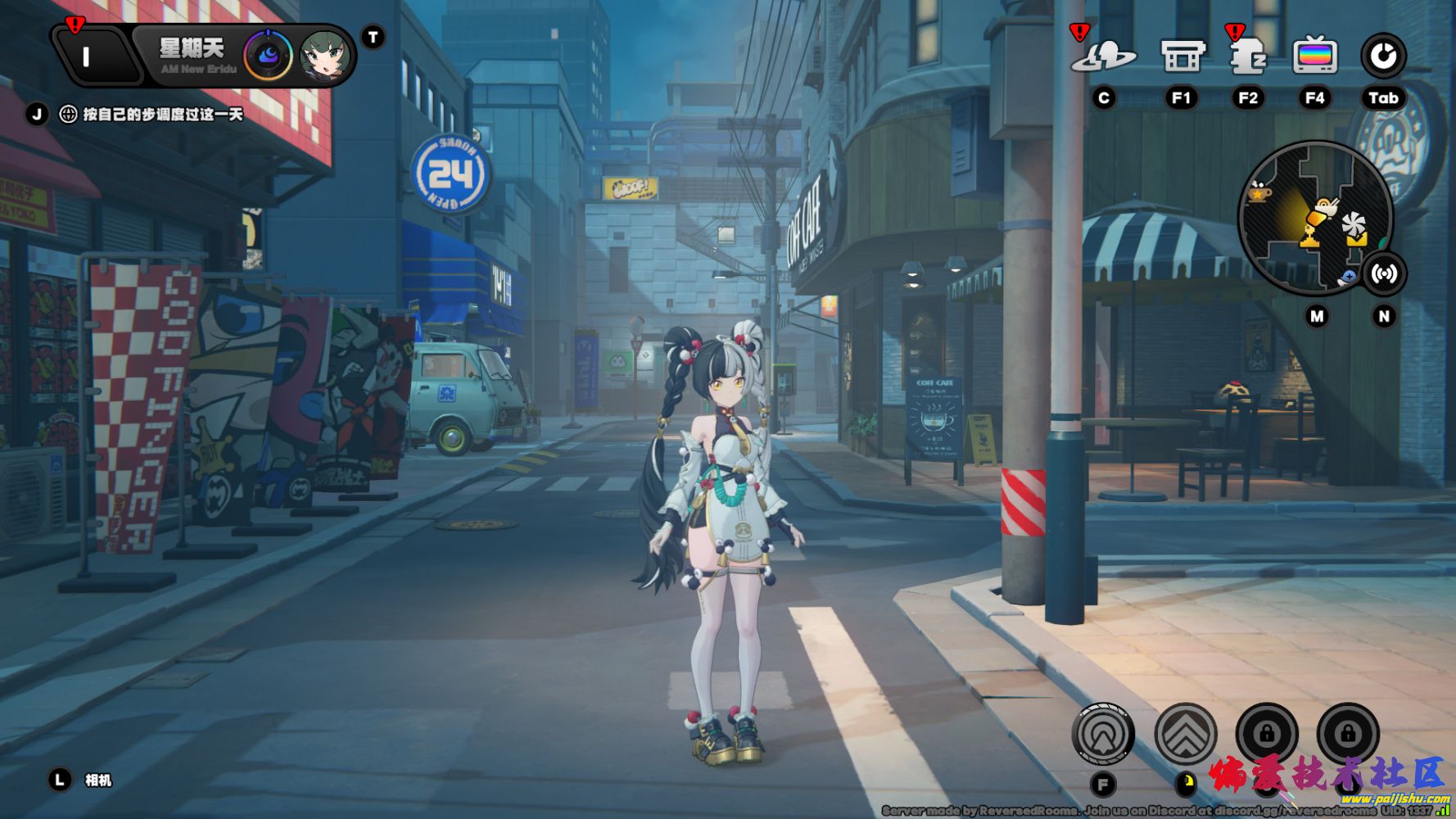Click the night-time moon clock icon
Image resolution: width=1456 pixels, height=819 pixels.
pyautogui.click(x=268, y=56)
